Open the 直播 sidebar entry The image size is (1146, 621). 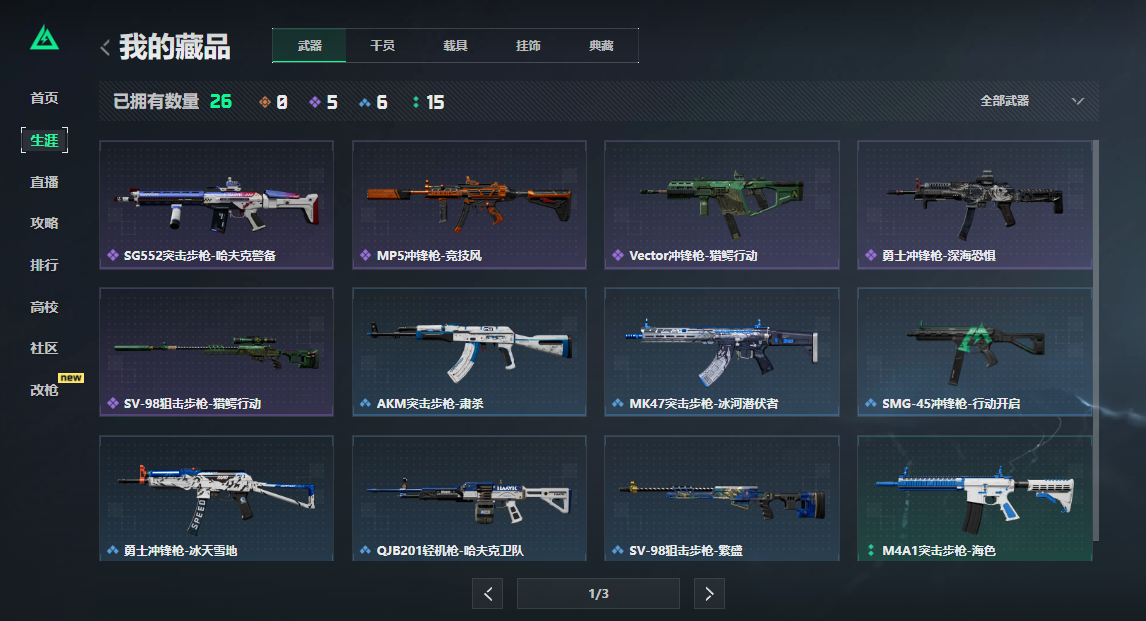(44, 182)
